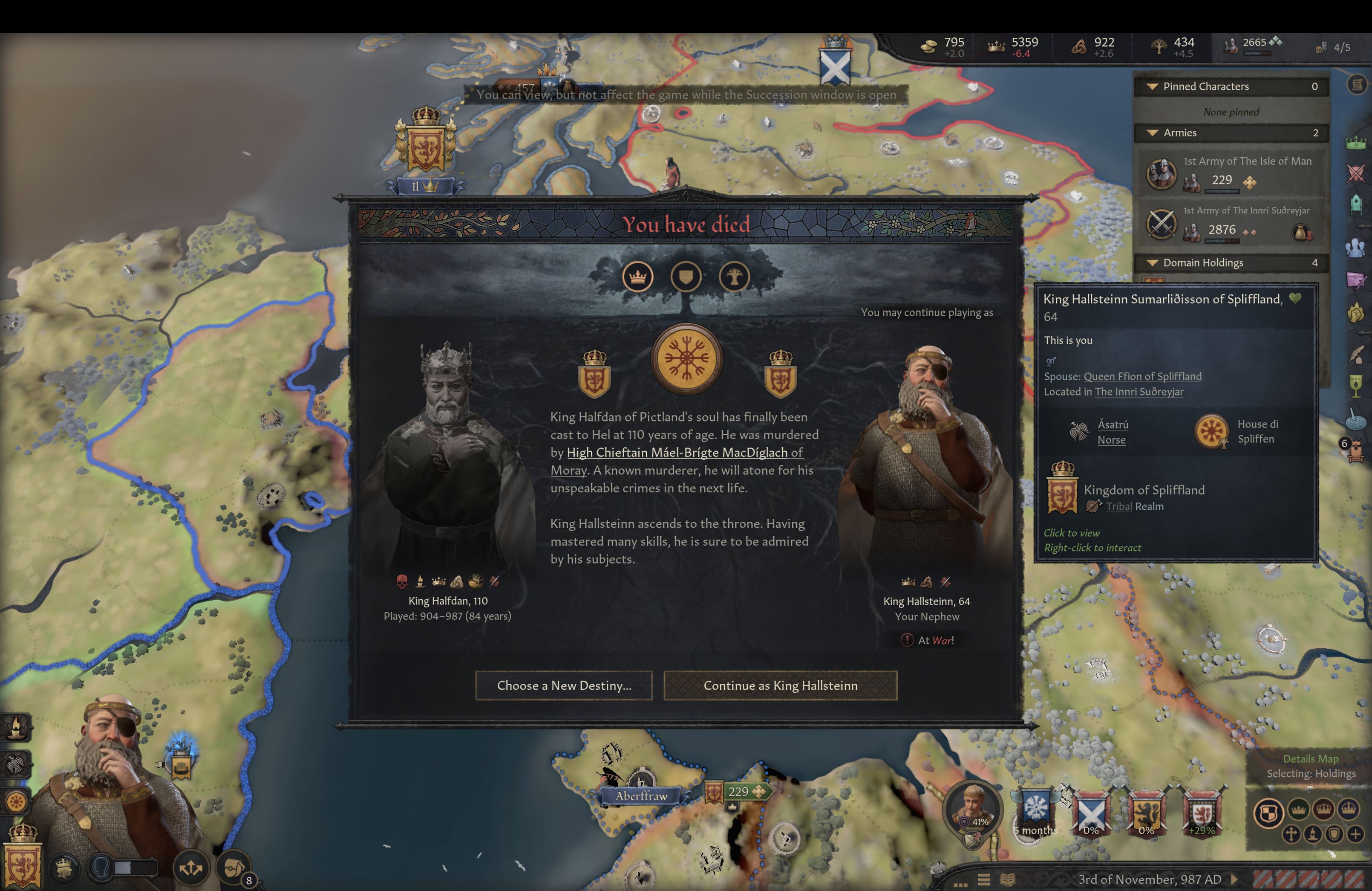Toggle game speed play arrow by date

tap(1234, 880)
